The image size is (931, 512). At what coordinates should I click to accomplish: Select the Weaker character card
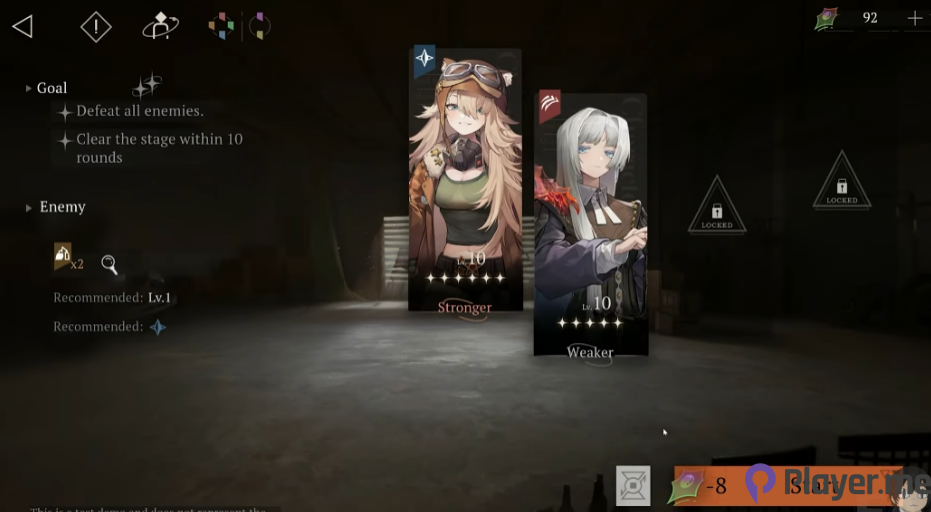590,225
